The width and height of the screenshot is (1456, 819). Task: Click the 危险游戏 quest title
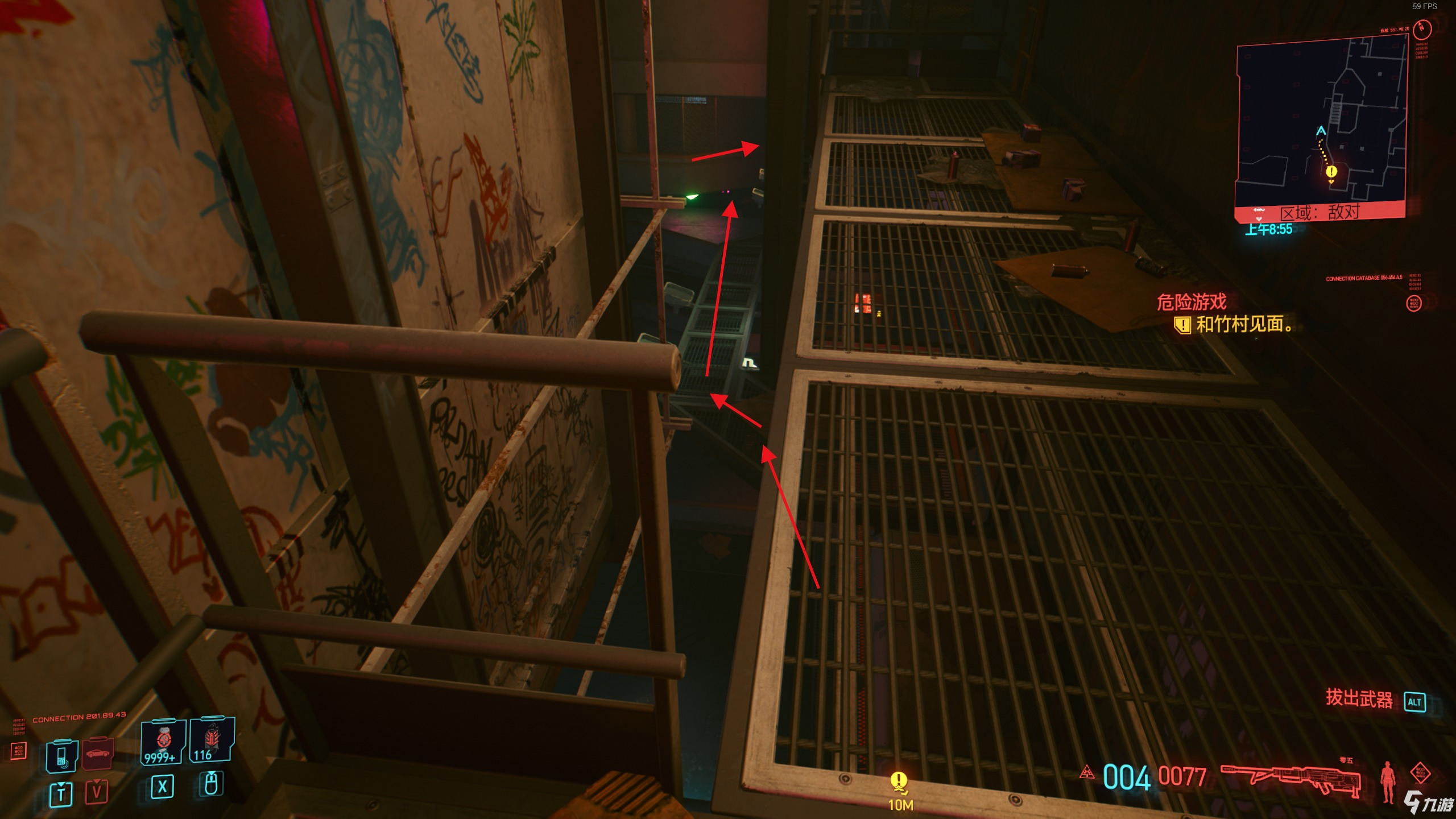pos(1192,302)
